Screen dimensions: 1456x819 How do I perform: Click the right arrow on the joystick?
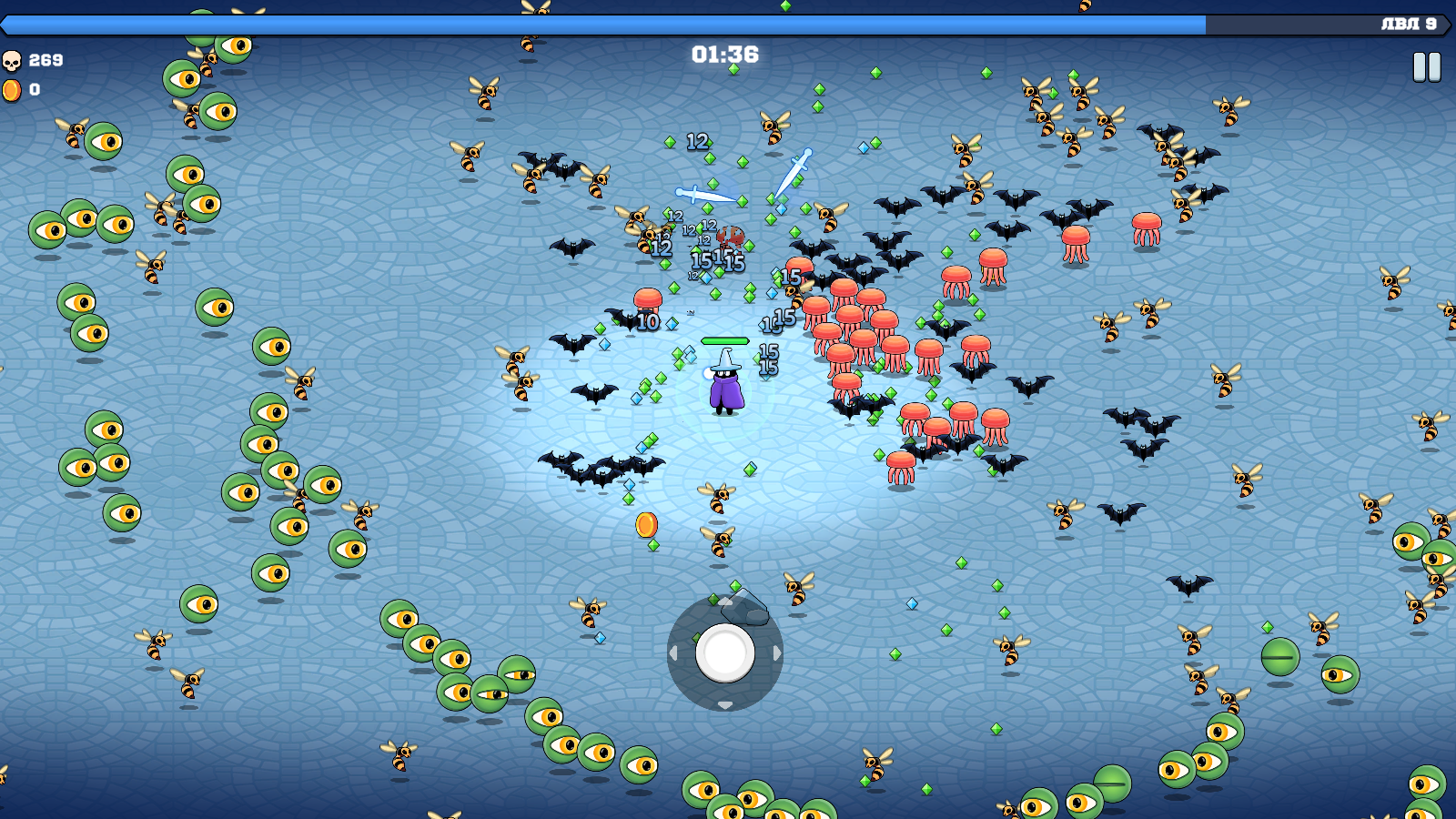click(x=776, y=651)
